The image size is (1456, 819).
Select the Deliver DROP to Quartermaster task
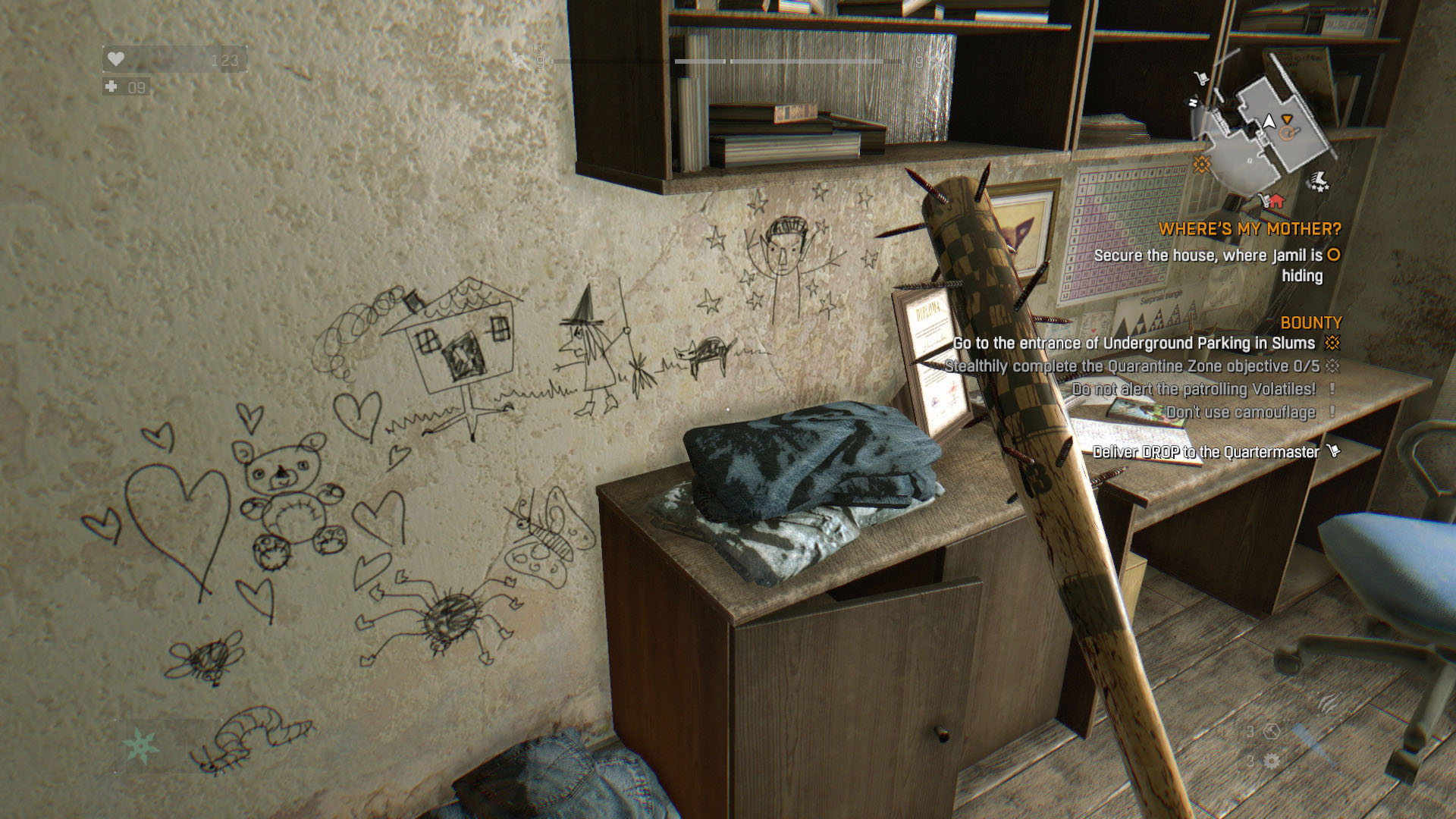click(x=1206, y=452)
